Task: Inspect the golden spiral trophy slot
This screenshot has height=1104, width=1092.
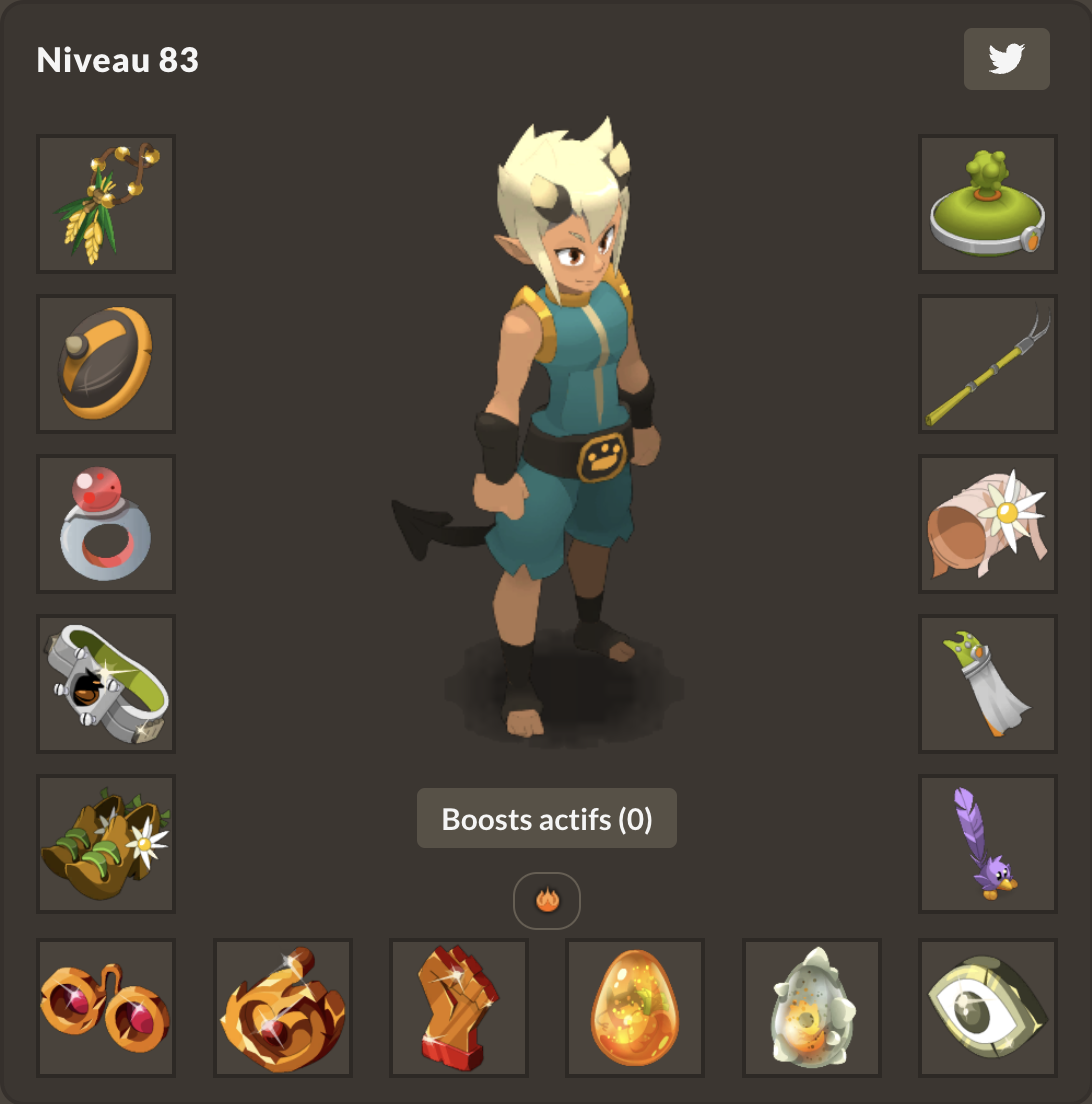Action: click(x=283, y=1008)
